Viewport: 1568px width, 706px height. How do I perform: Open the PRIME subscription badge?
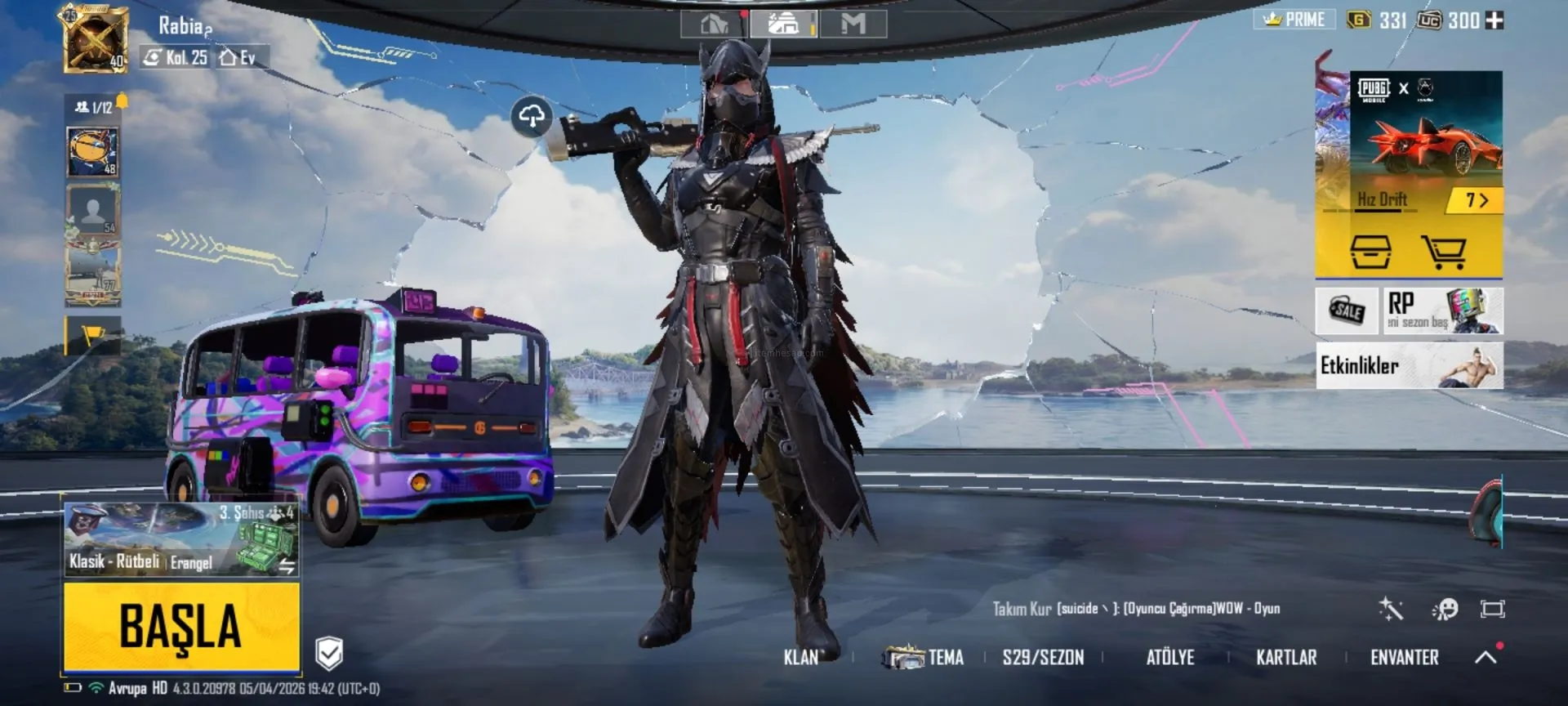click(x=1294, y=20)
